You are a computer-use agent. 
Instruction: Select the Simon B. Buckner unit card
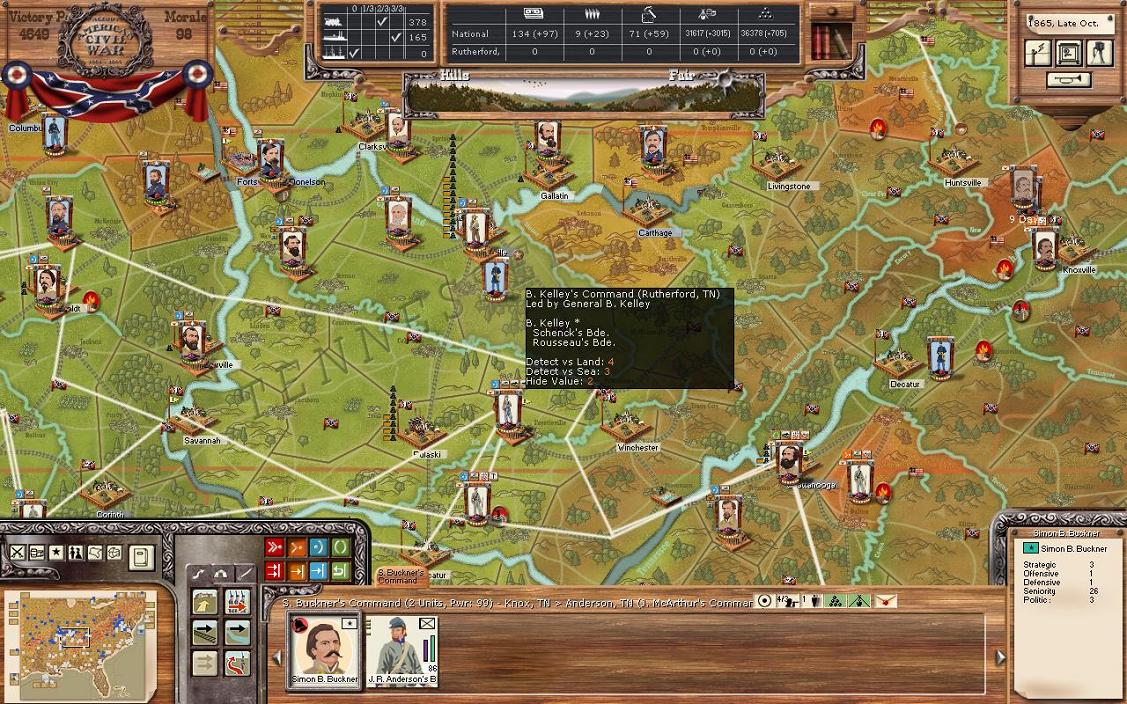click(323, 649)
